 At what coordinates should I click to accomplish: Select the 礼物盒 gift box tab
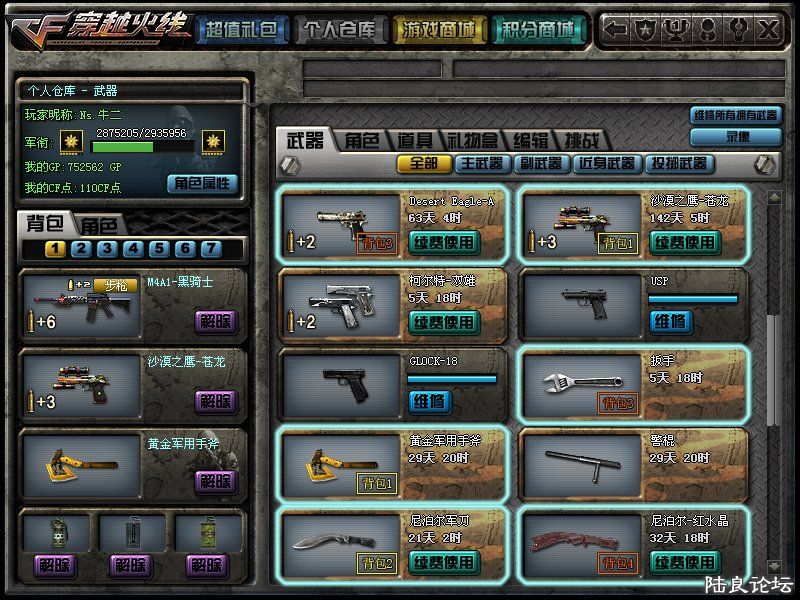point(473,141)
